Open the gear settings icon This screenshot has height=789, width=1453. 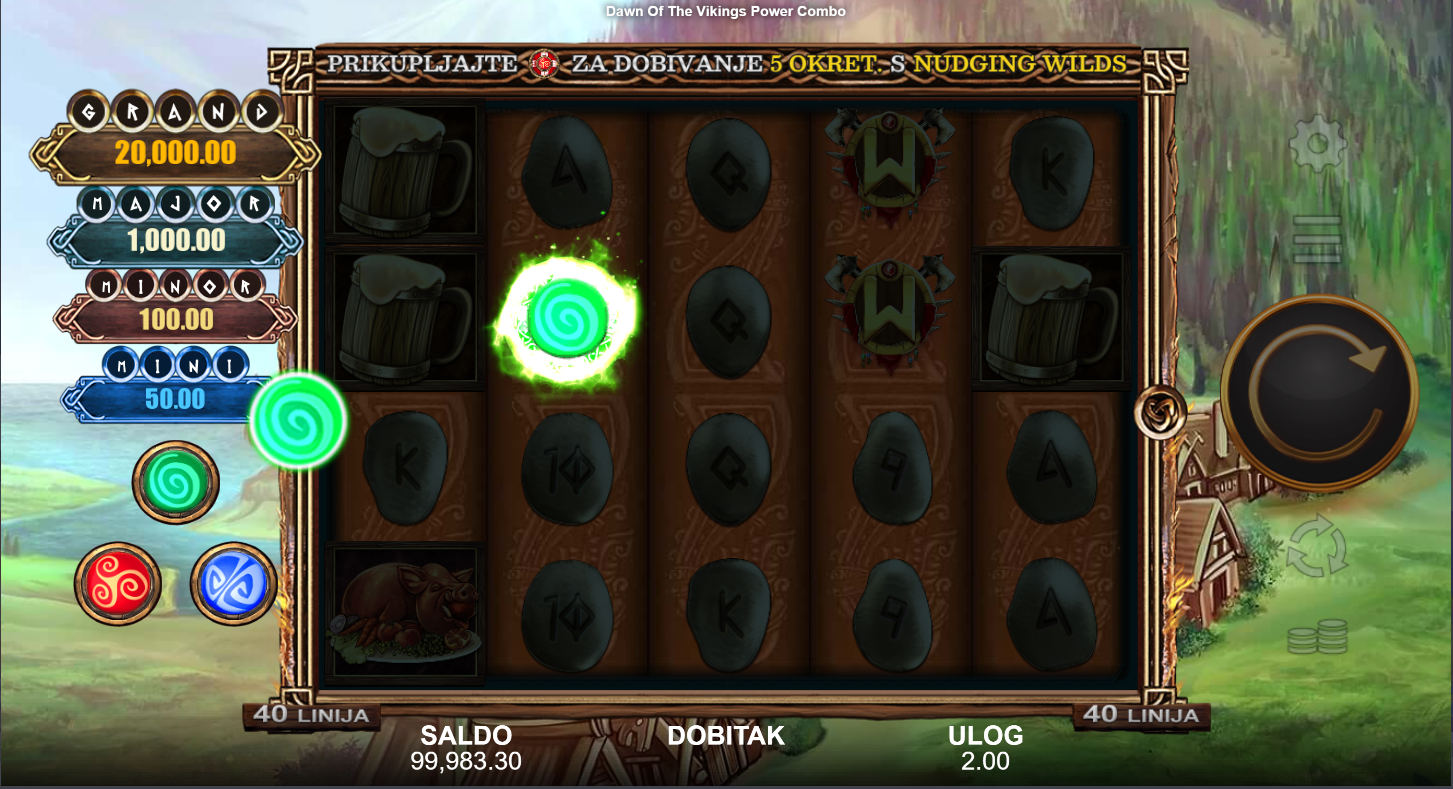pyautogui.click(x=1318, y=145)
